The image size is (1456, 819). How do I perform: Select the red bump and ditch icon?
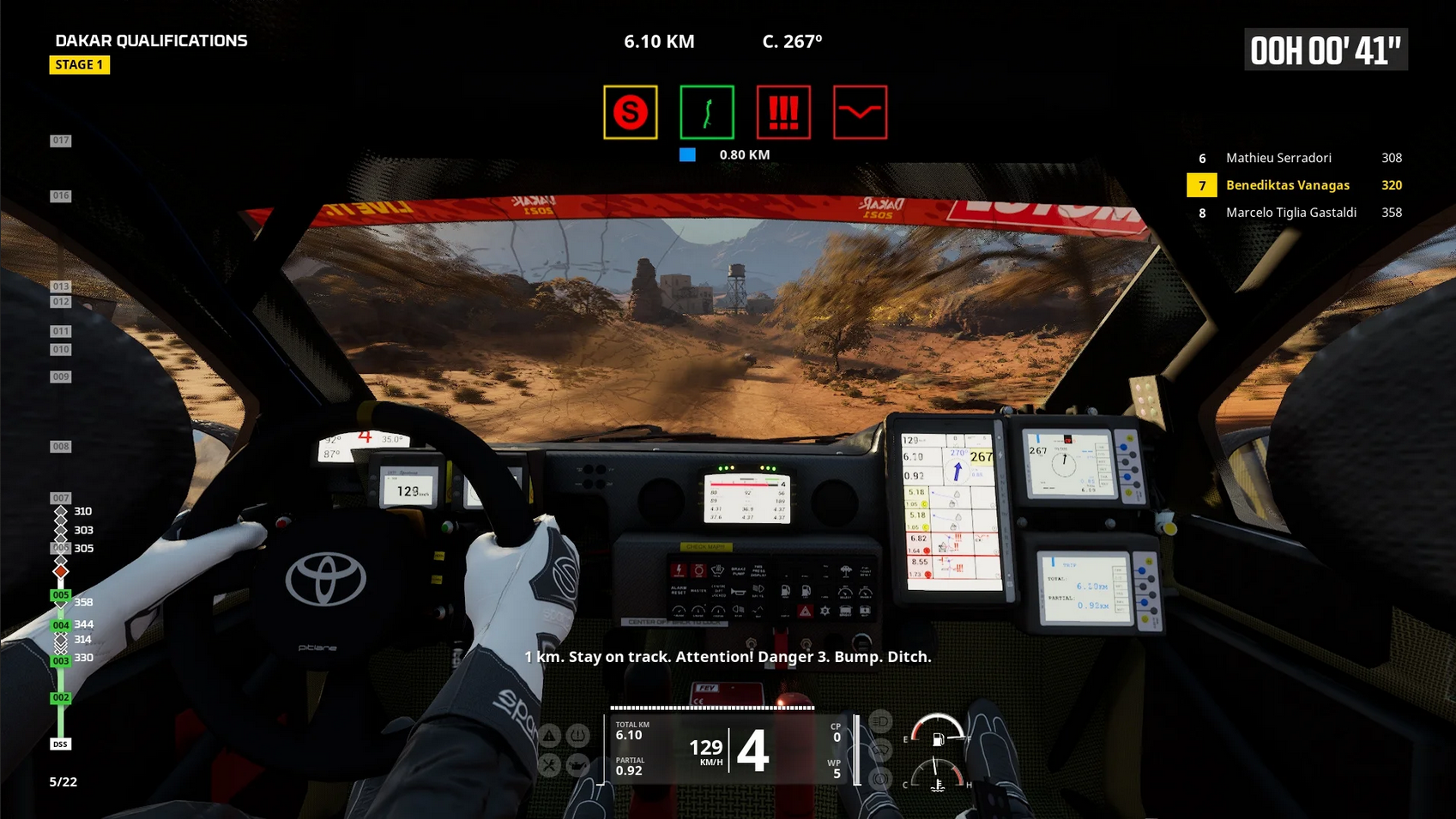pyautogui.click(x=860, y=112)
